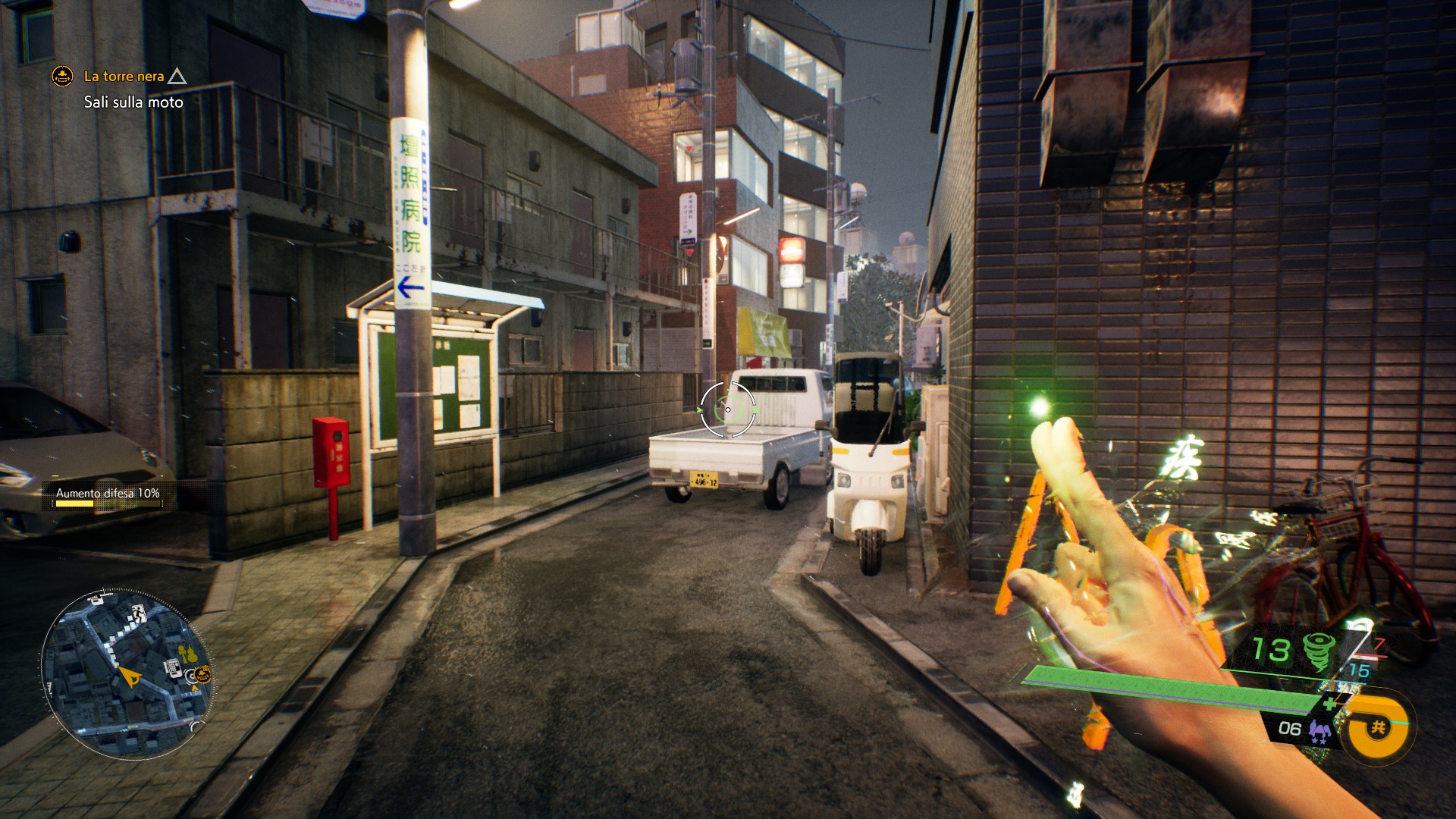The width and height of the screenshot is (1456, 819).
Task: Click the orange quest marker on minimap
Action: click(x=202, y=673)
